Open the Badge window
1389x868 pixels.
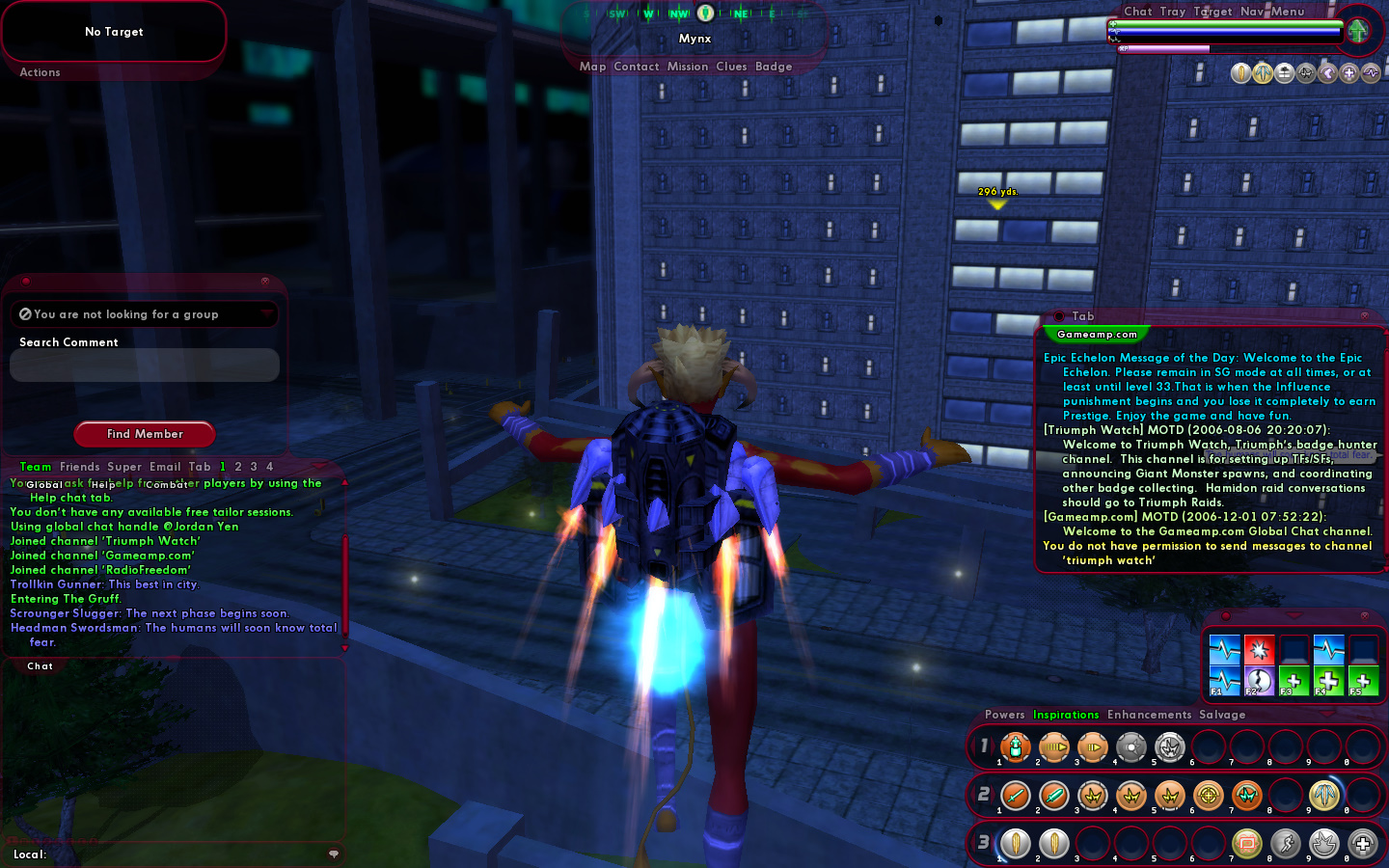click(x=774, y=67)
